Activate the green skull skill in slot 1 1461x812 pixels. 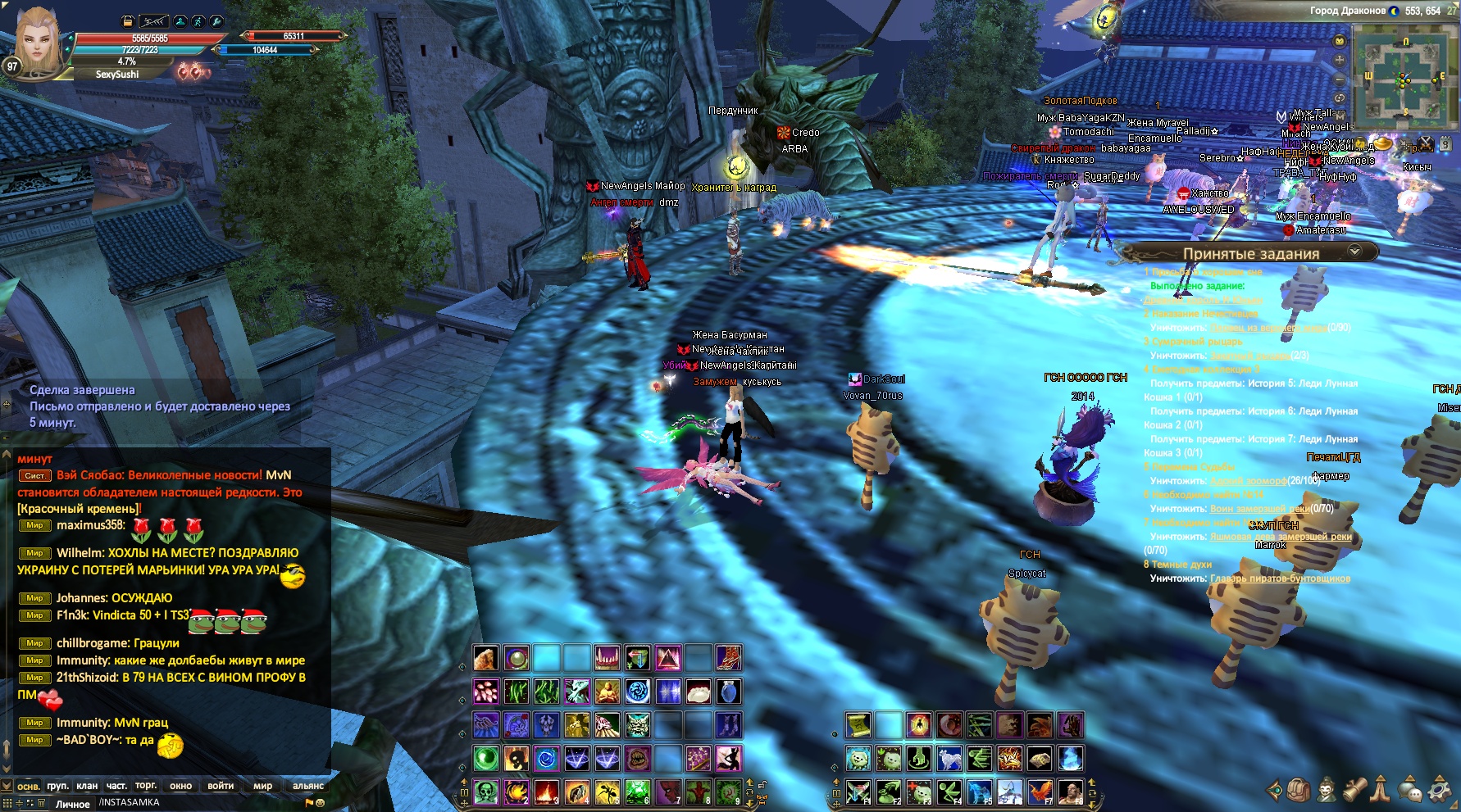[x=485, y=792]
